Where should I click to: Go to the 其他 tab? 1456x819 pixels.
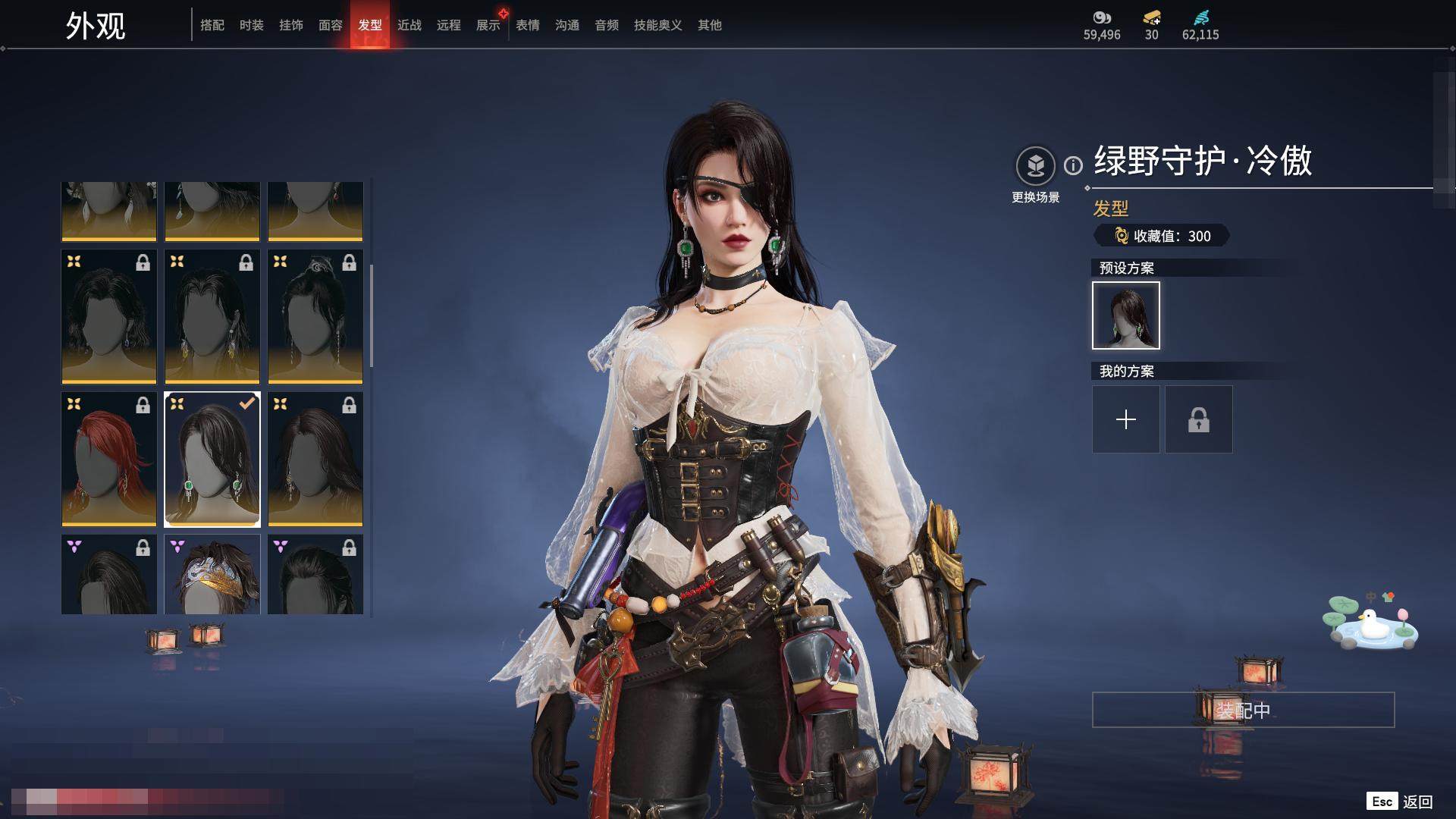[710, 25]
